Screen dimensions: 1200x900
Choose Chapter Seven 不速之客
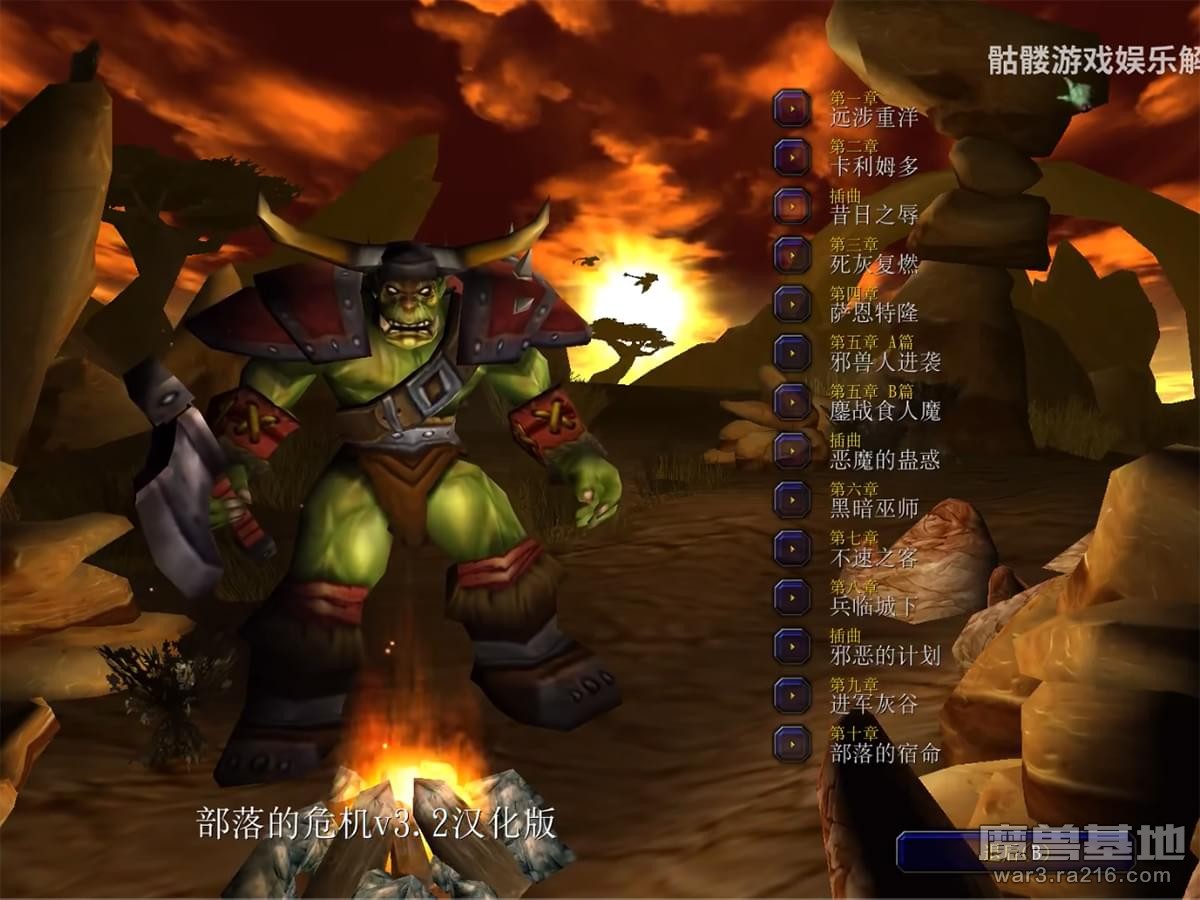tap(792, 549)
